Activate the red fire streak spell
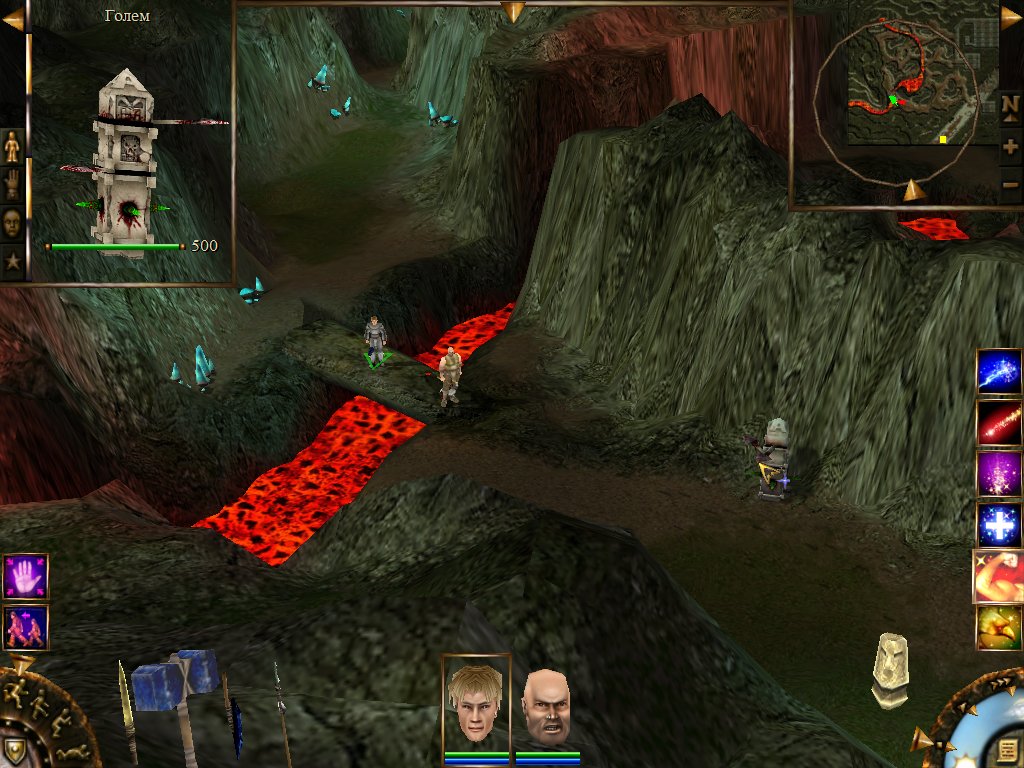 pyautogui.click(x=999, y=423)
